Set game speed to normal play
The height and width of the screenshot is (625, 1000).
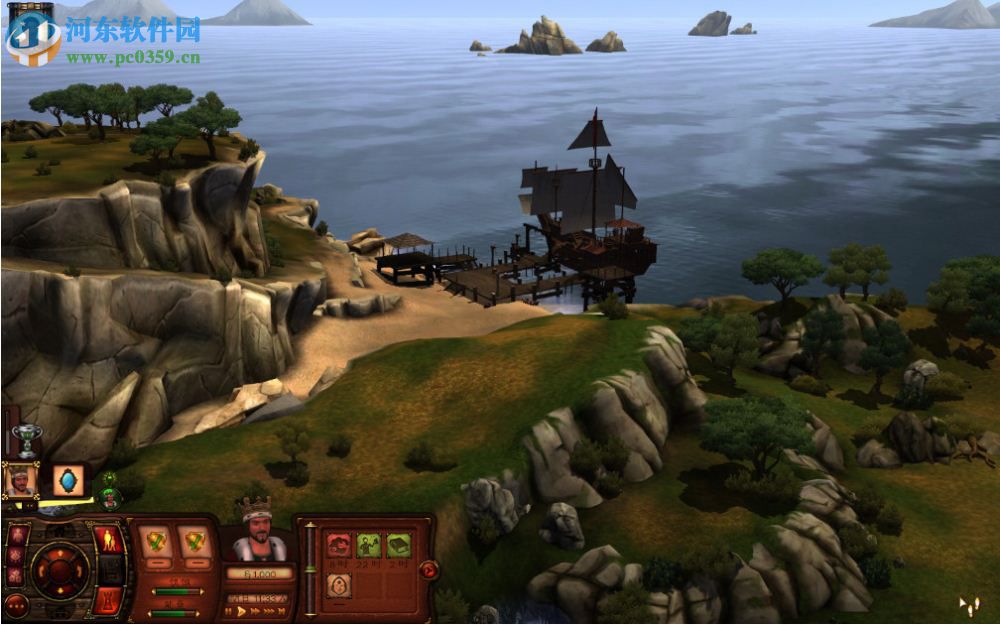(x=242, y=611)
